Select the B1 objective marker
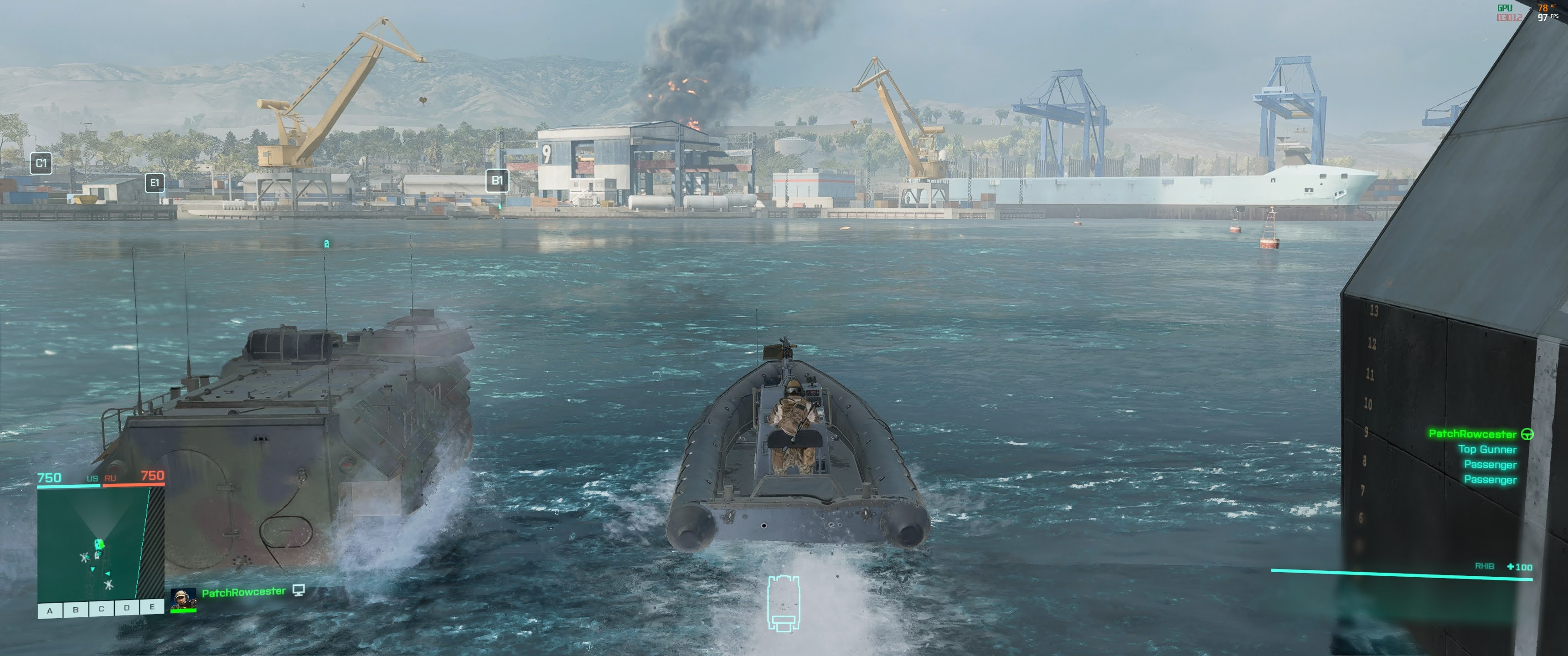Image resolution: width=1568 pixels, height=656 pixels. [x=497, y=181]
